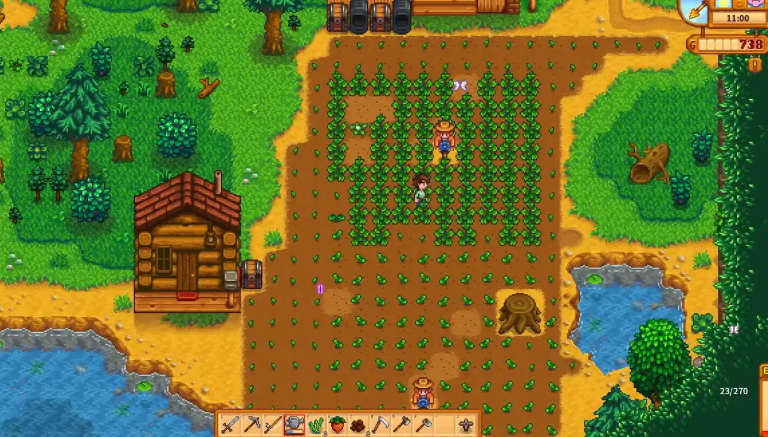Choose the brown seeds slot

359,425
